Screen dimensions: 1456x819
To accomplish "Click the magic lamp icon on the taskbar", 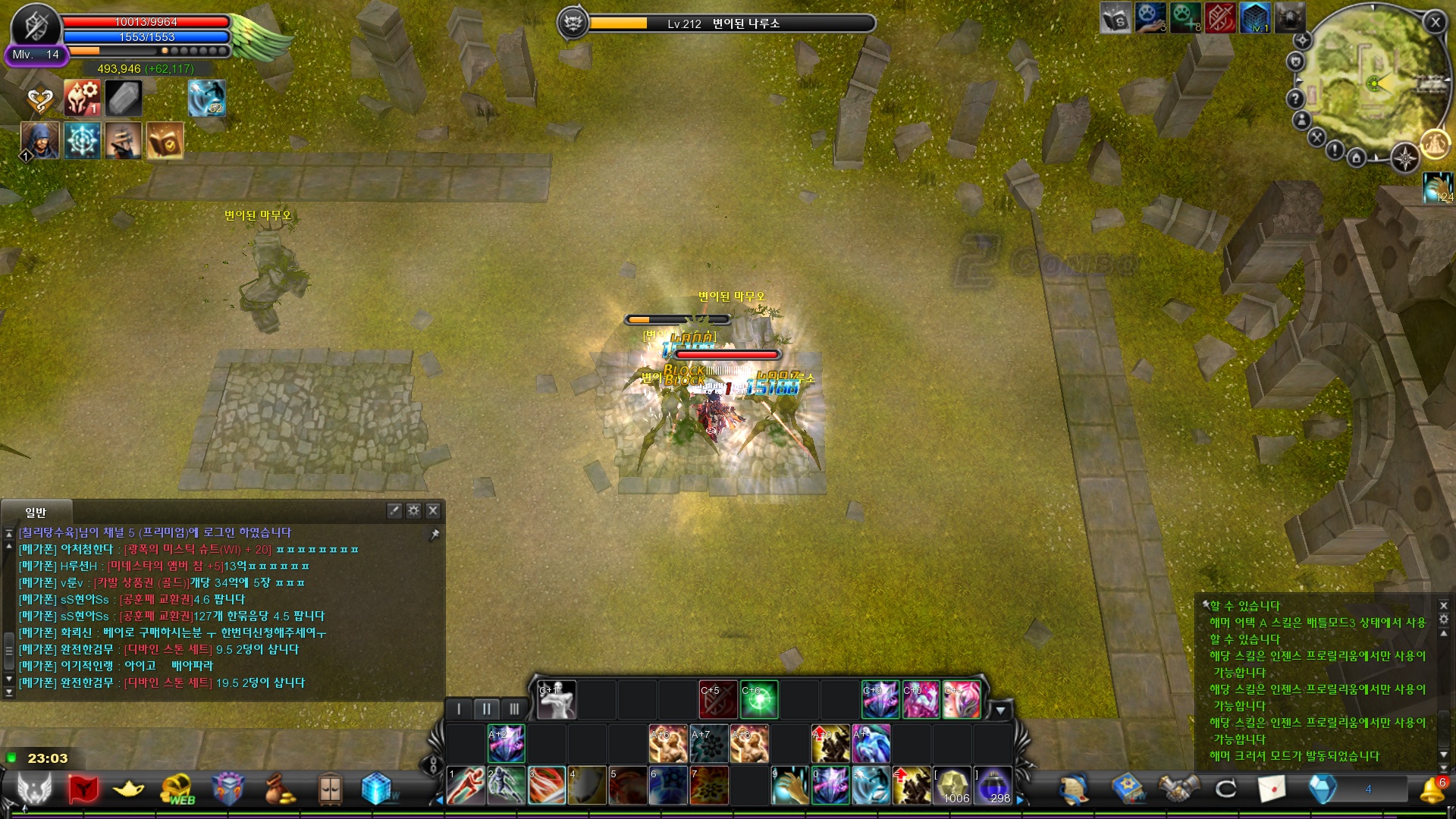I will (x=128, y=789).
